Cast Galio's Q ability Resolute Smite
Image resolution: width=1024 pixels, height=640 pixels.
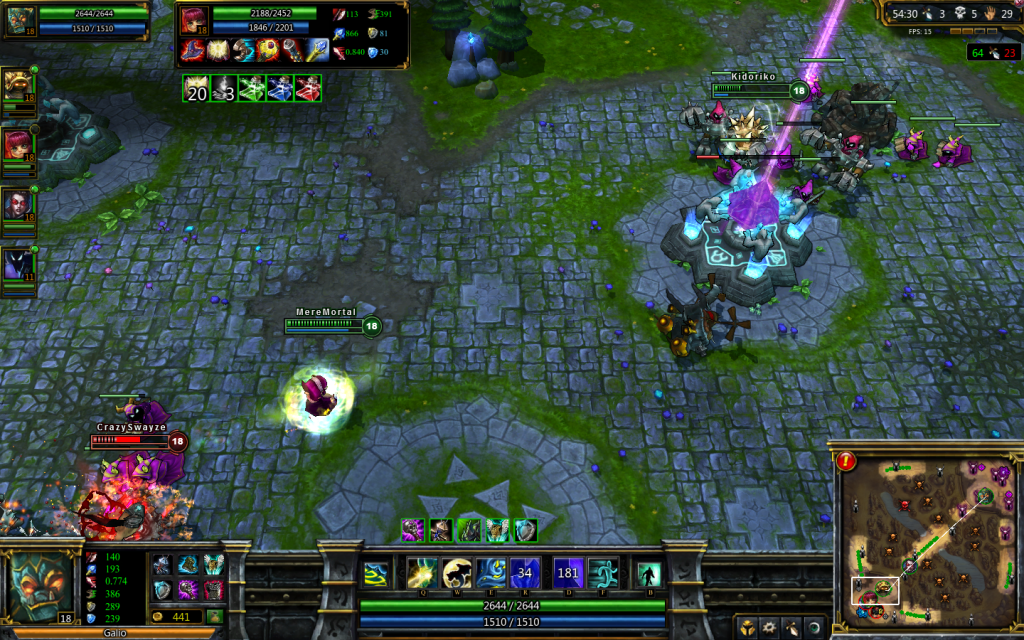pos(421,573)
